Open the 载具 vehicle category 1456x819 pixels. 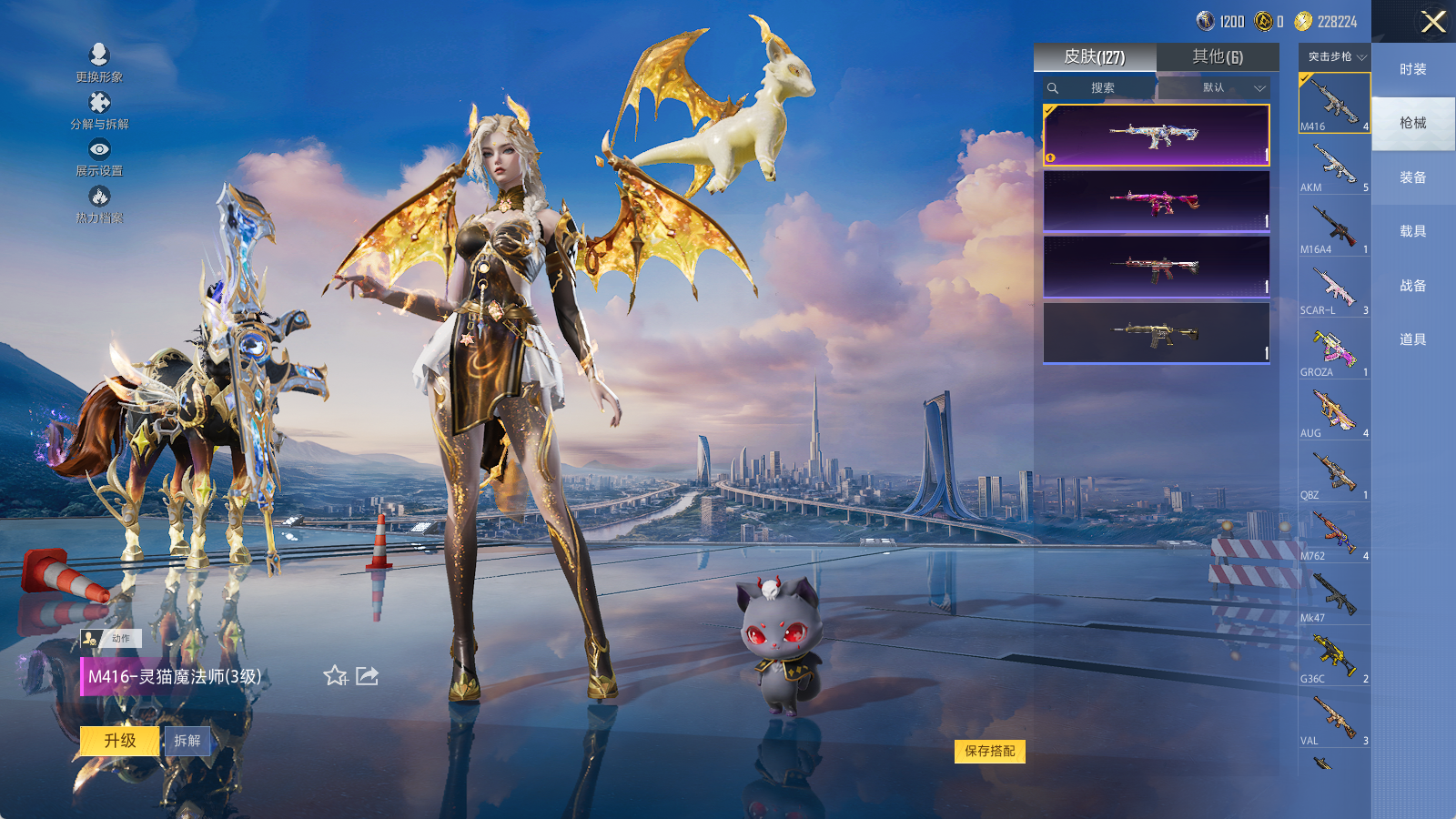tap(1412, 231)
